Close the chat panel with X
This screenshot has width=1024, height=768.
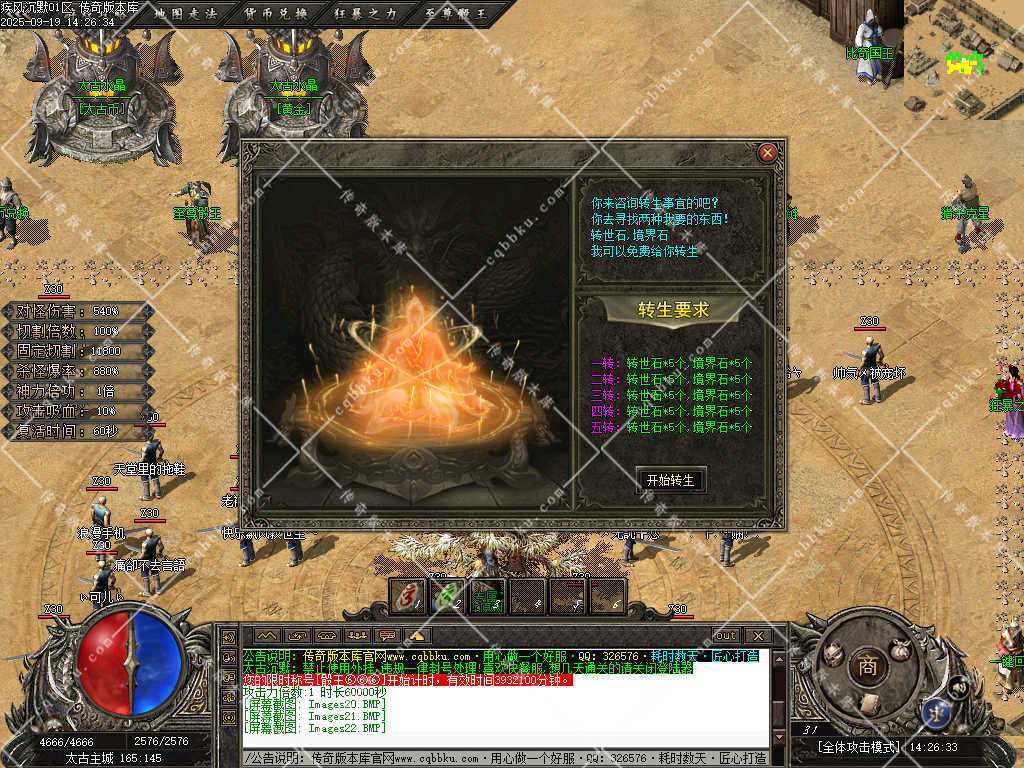click(x=757, y=635)
